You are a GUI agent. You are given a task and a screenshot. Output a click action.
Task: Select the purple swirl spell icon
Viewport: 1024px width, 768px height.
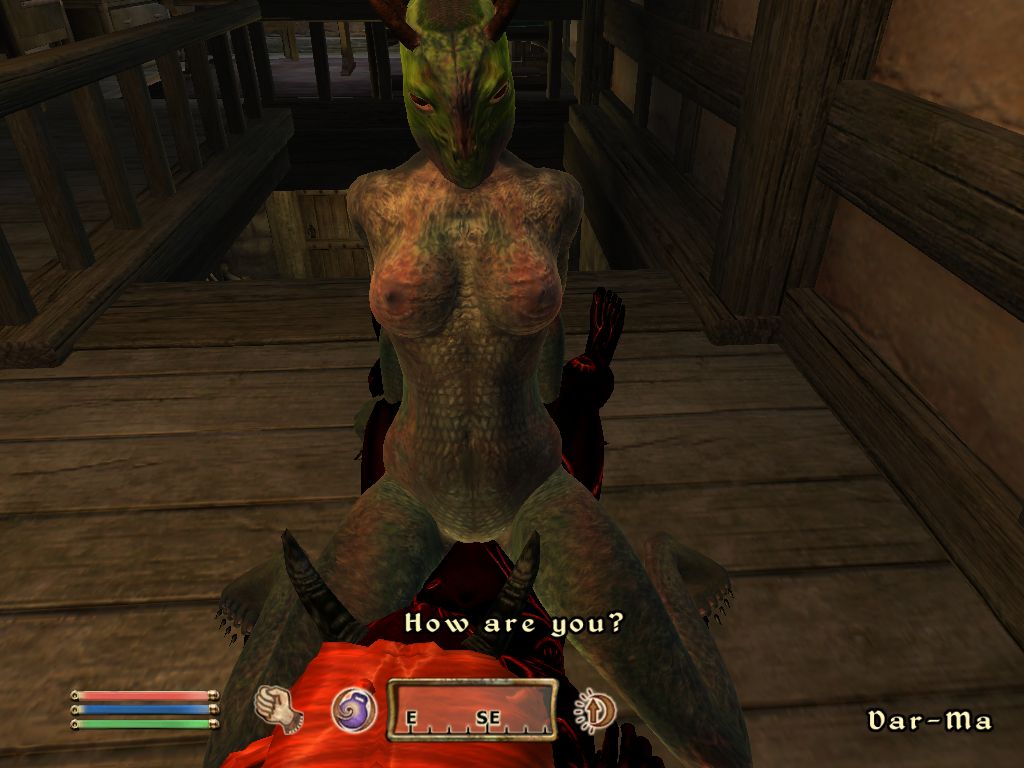pyautogui.click(x=353, y=709)
